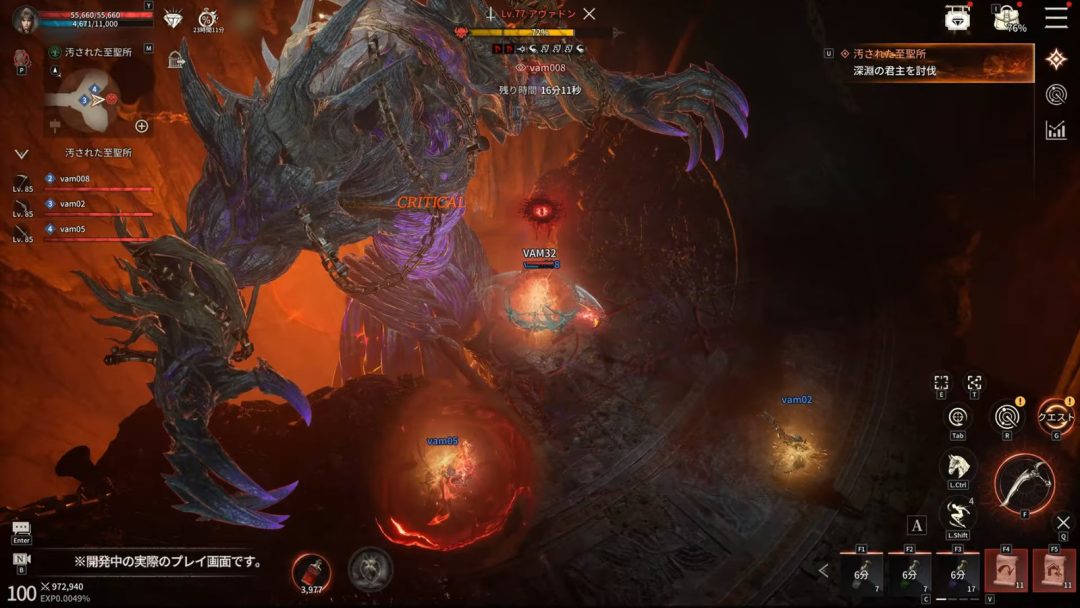The width and height of the screenshot is (1080, 608).
Task: Activate the horse mount button
Action: point(957,466)
